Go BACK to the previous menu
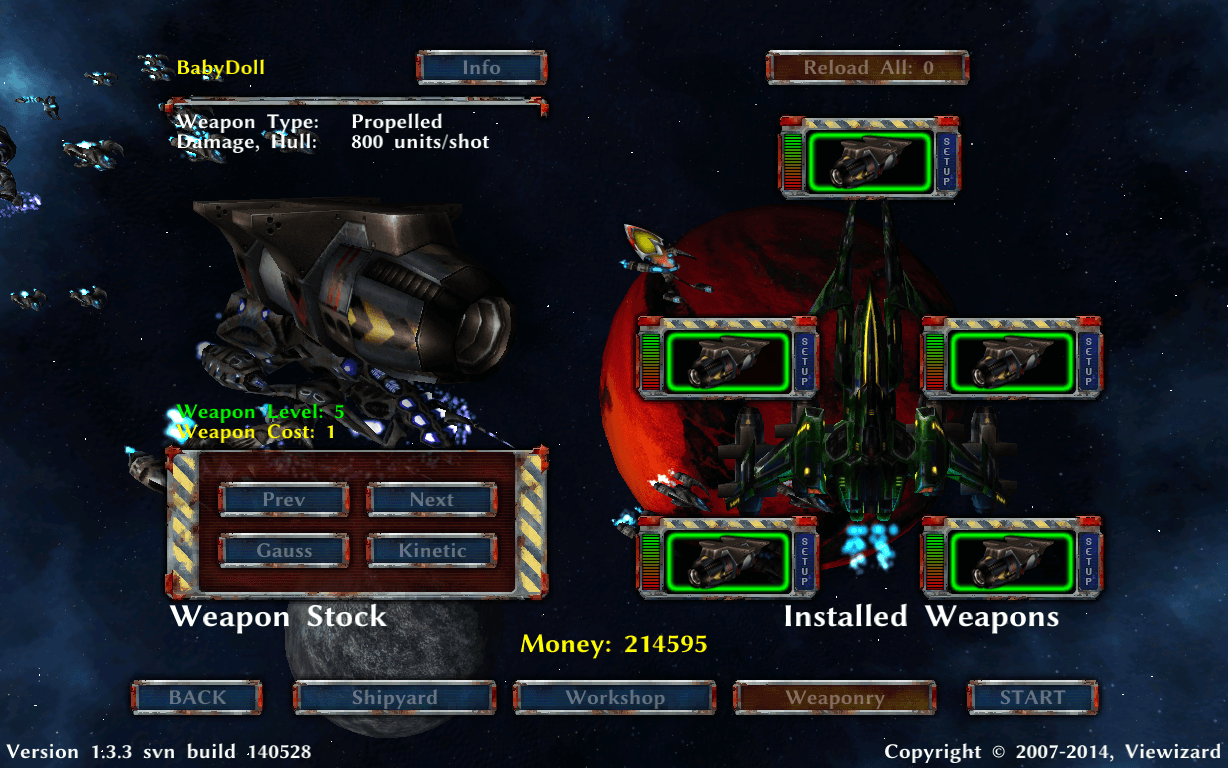1228x768 pixels. (x=197, y=698)
